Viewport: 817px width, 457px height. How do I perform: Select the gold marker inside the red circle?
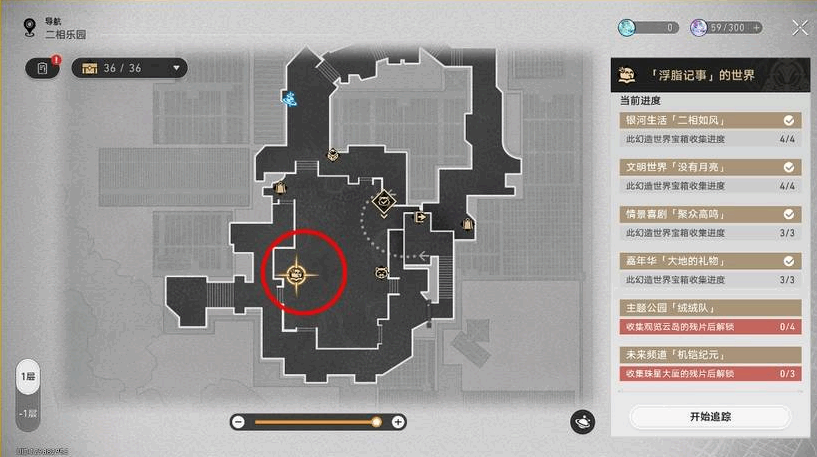point(297,272)
